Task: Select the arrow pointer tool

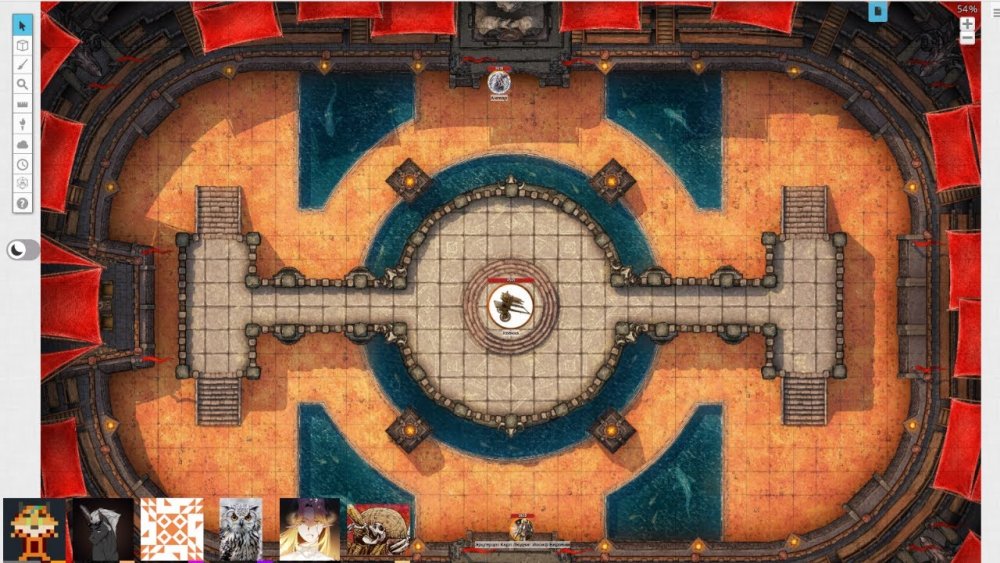Action: coord(23,25)
